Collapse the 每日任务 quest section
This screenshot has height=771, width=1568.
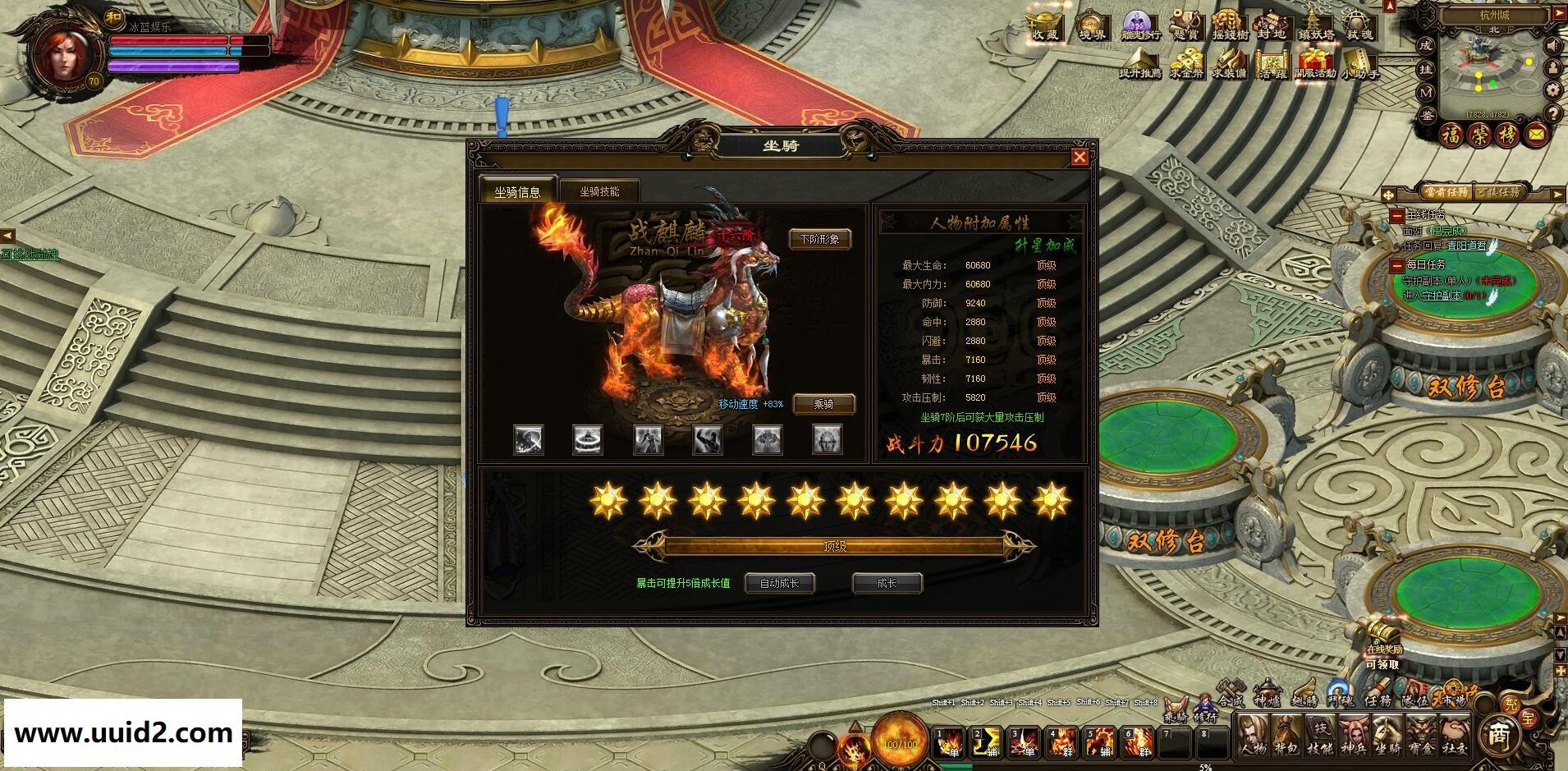[1396, 265]
